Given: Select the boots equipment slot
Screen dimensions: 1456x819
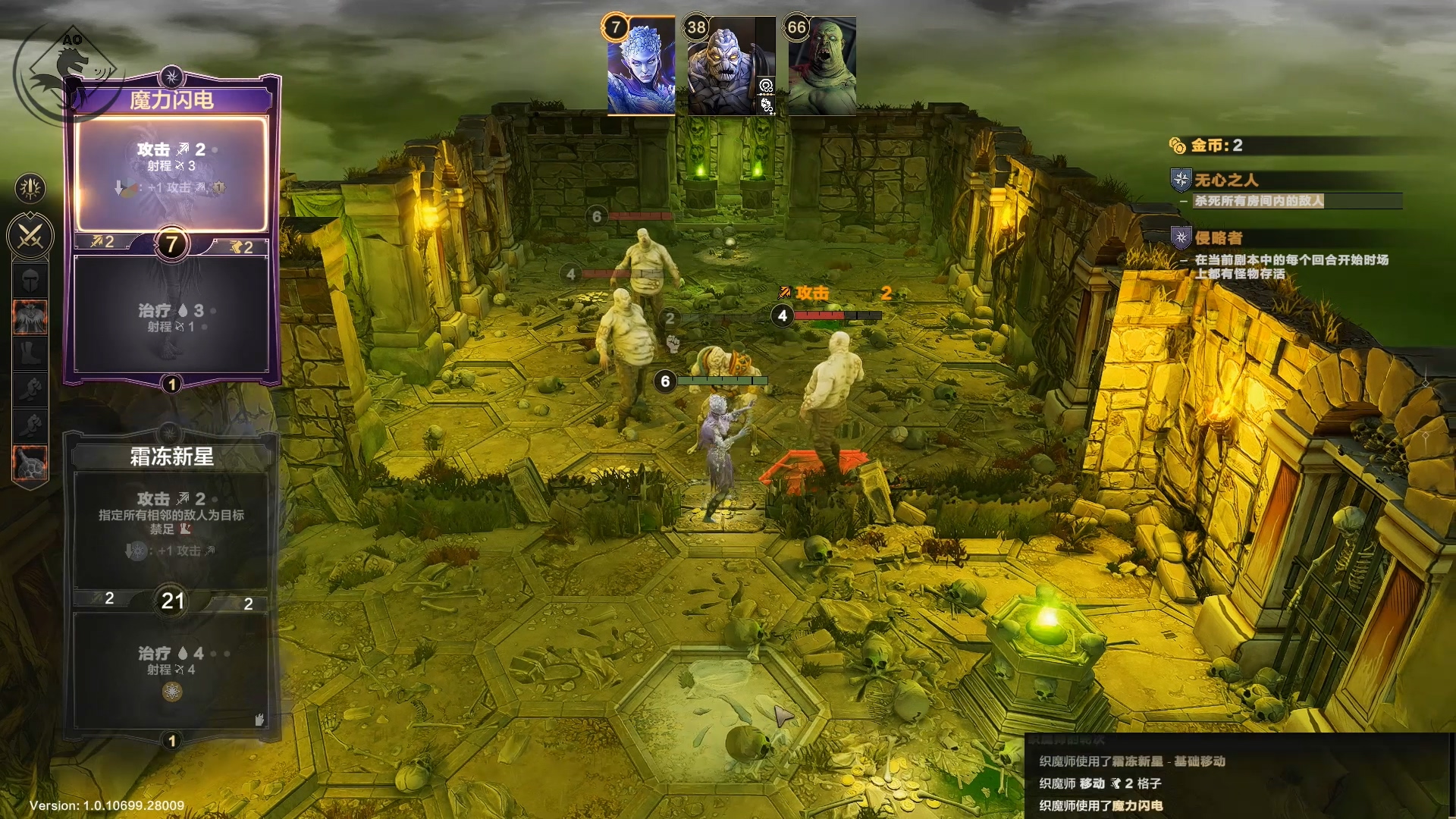Looking at the screenshot, I should pyautogui.click(x=30, y=353).
